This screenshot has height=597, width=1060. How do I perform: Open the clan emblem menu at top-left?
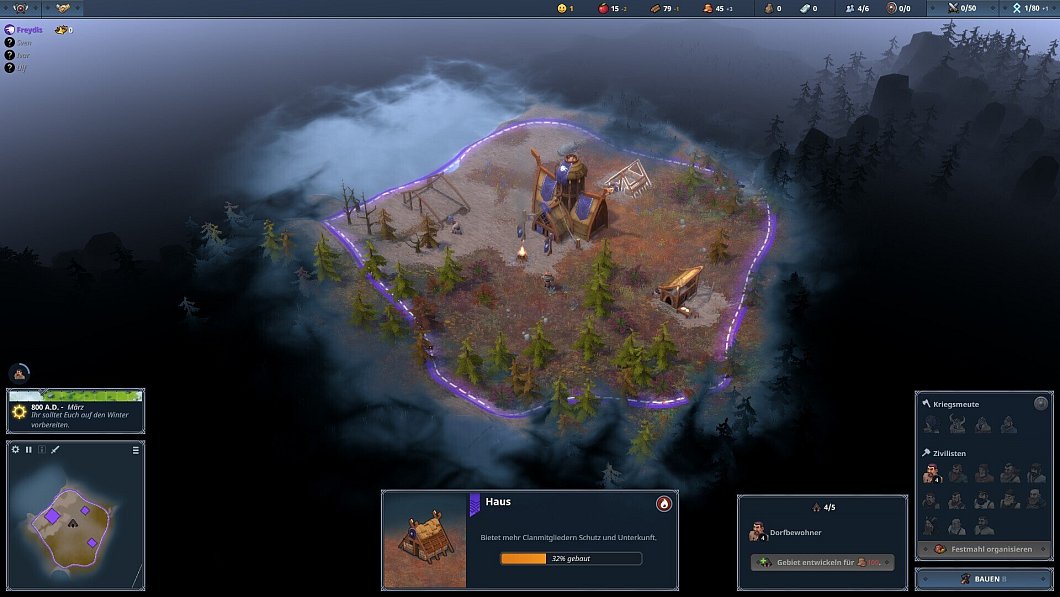coord(21,8)
